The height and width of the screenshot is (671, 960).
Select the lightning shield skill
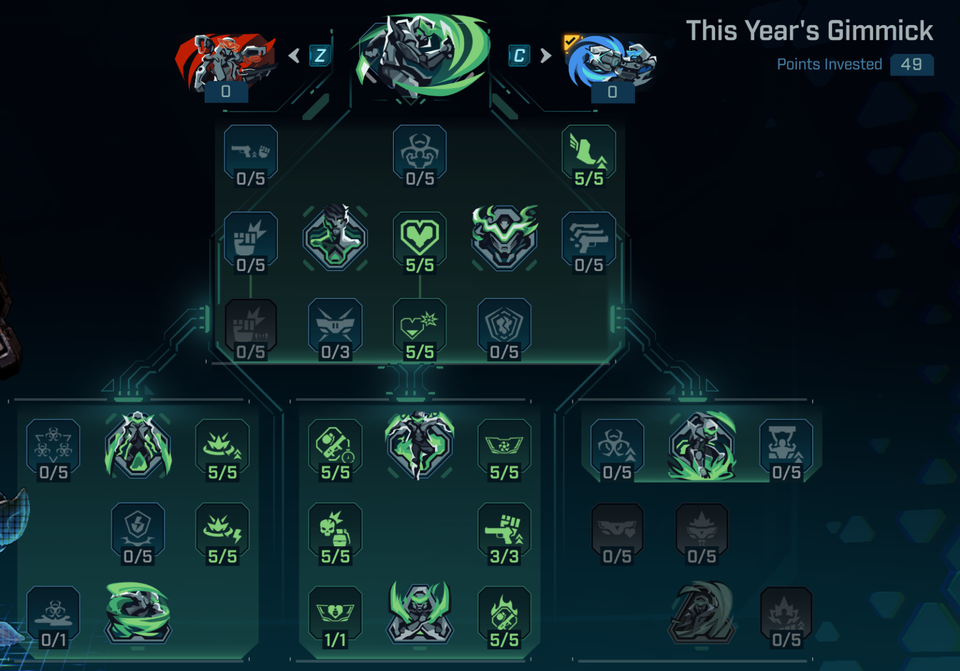(x=137, y=530)
